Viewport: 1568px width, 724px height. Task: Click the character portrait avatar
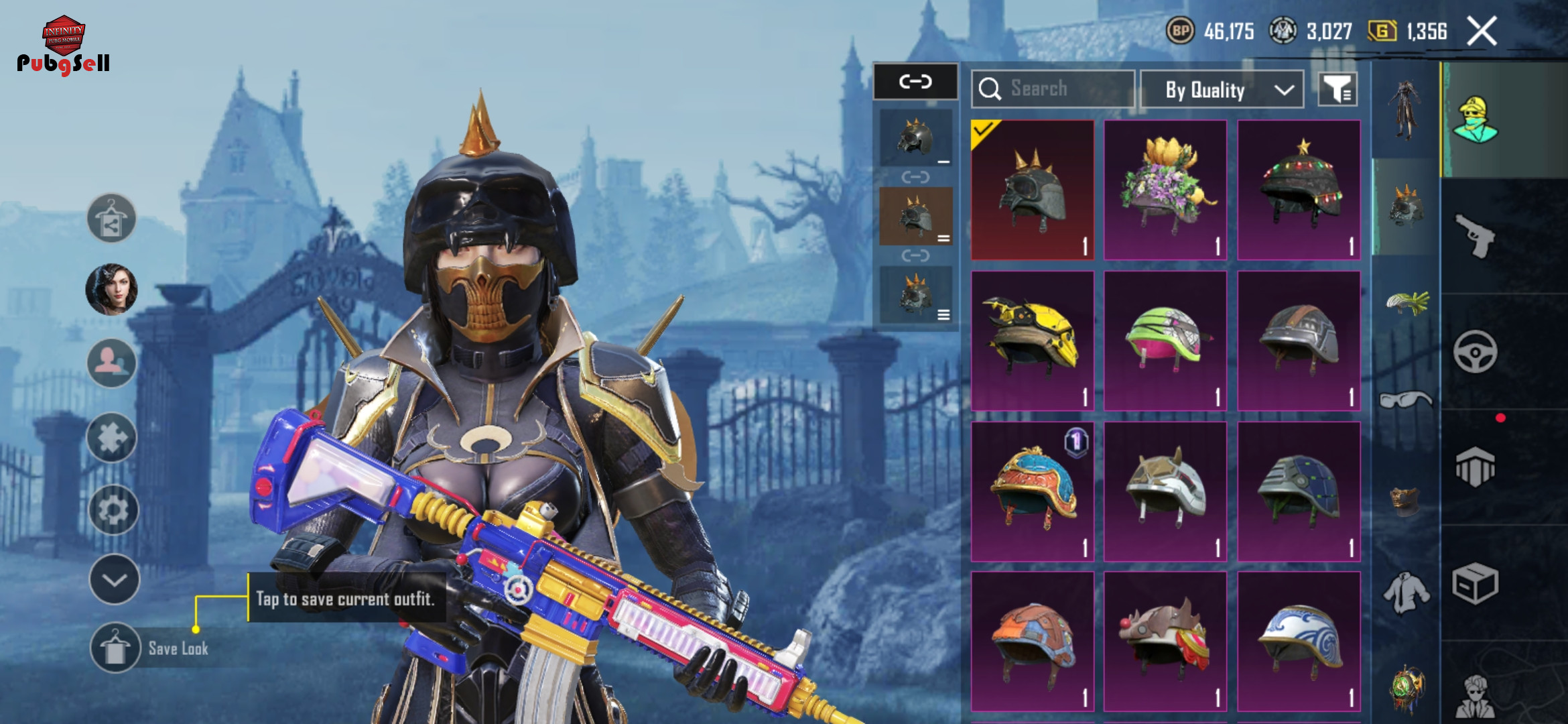112,290
